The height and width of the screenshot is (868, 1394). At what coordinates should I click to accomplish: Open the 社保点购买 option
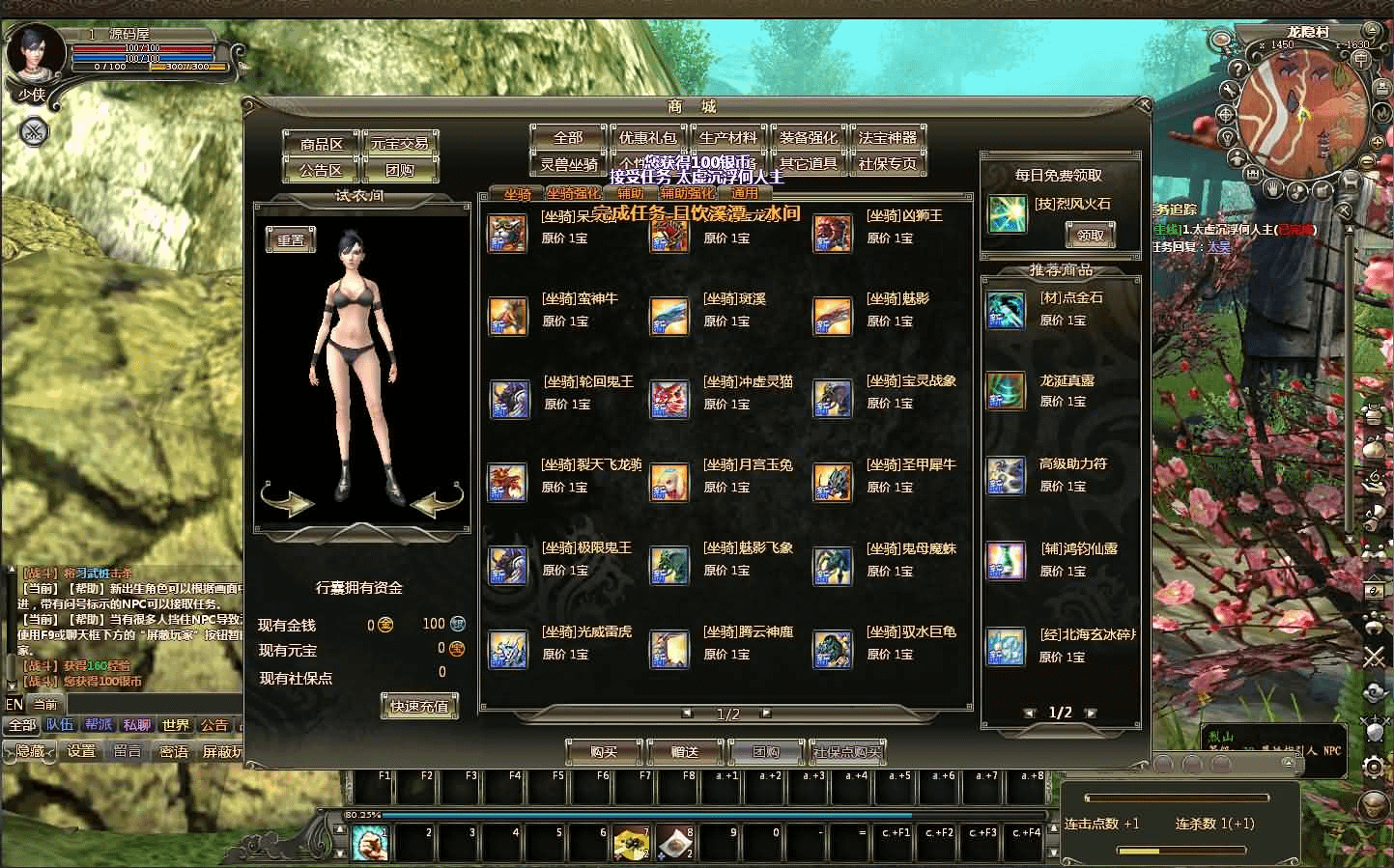coord(847,752)
